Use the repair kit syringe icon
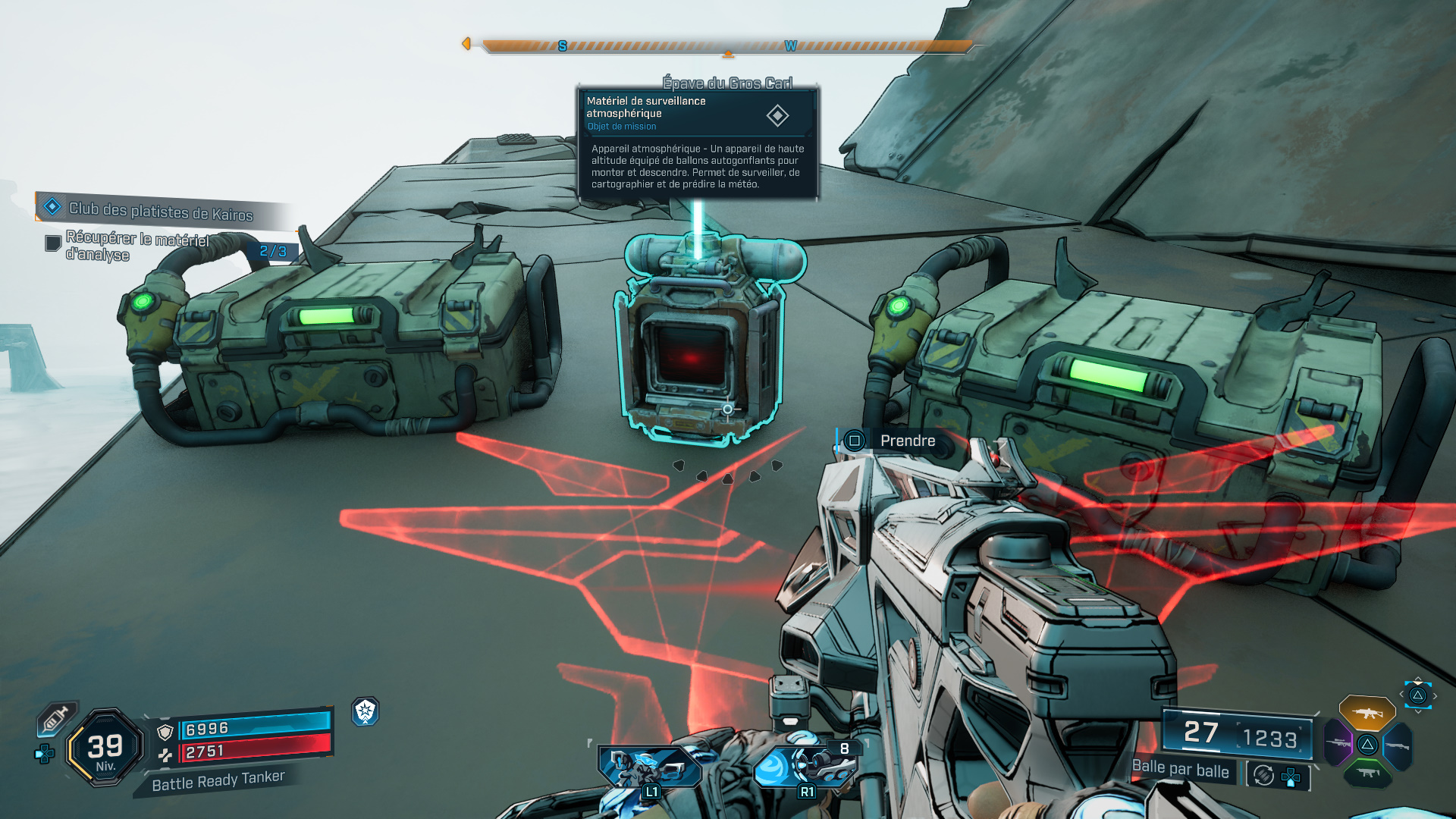Viewport: 1456px width, 819px height. pyautogui.click(x=56, y=717)
